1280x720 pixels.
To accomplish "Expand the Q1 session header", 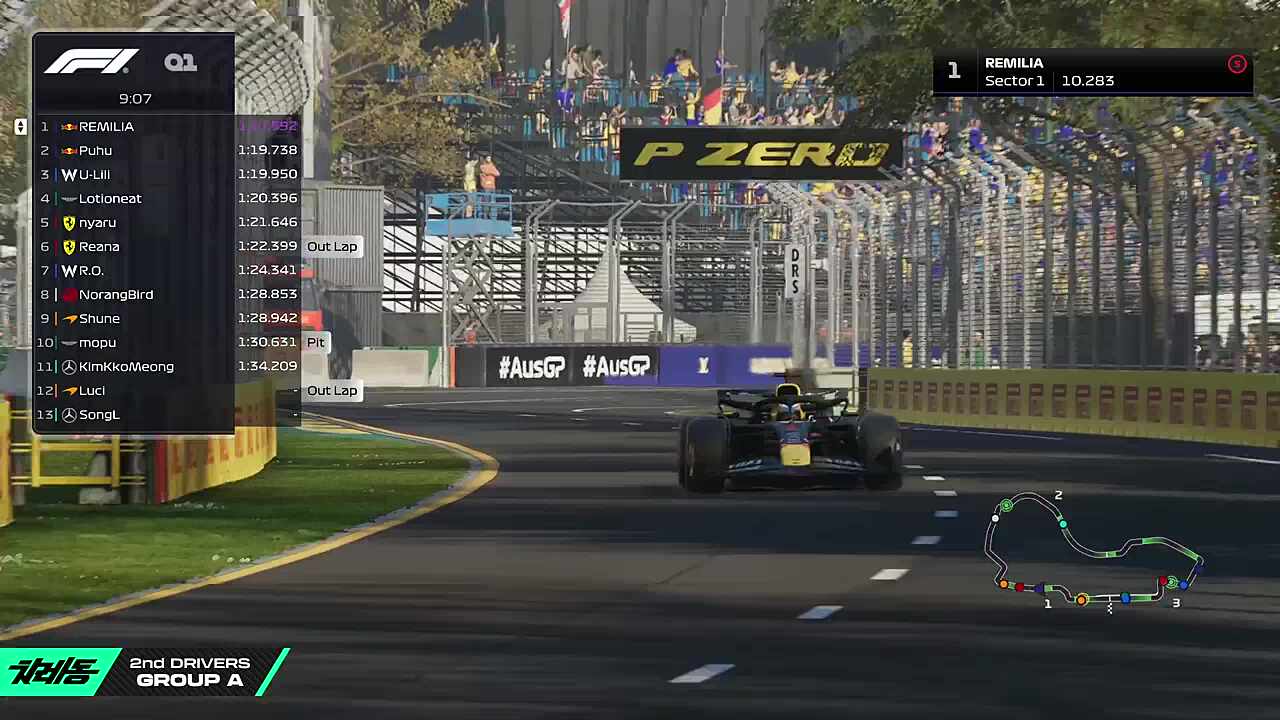I will click(181, 62).
